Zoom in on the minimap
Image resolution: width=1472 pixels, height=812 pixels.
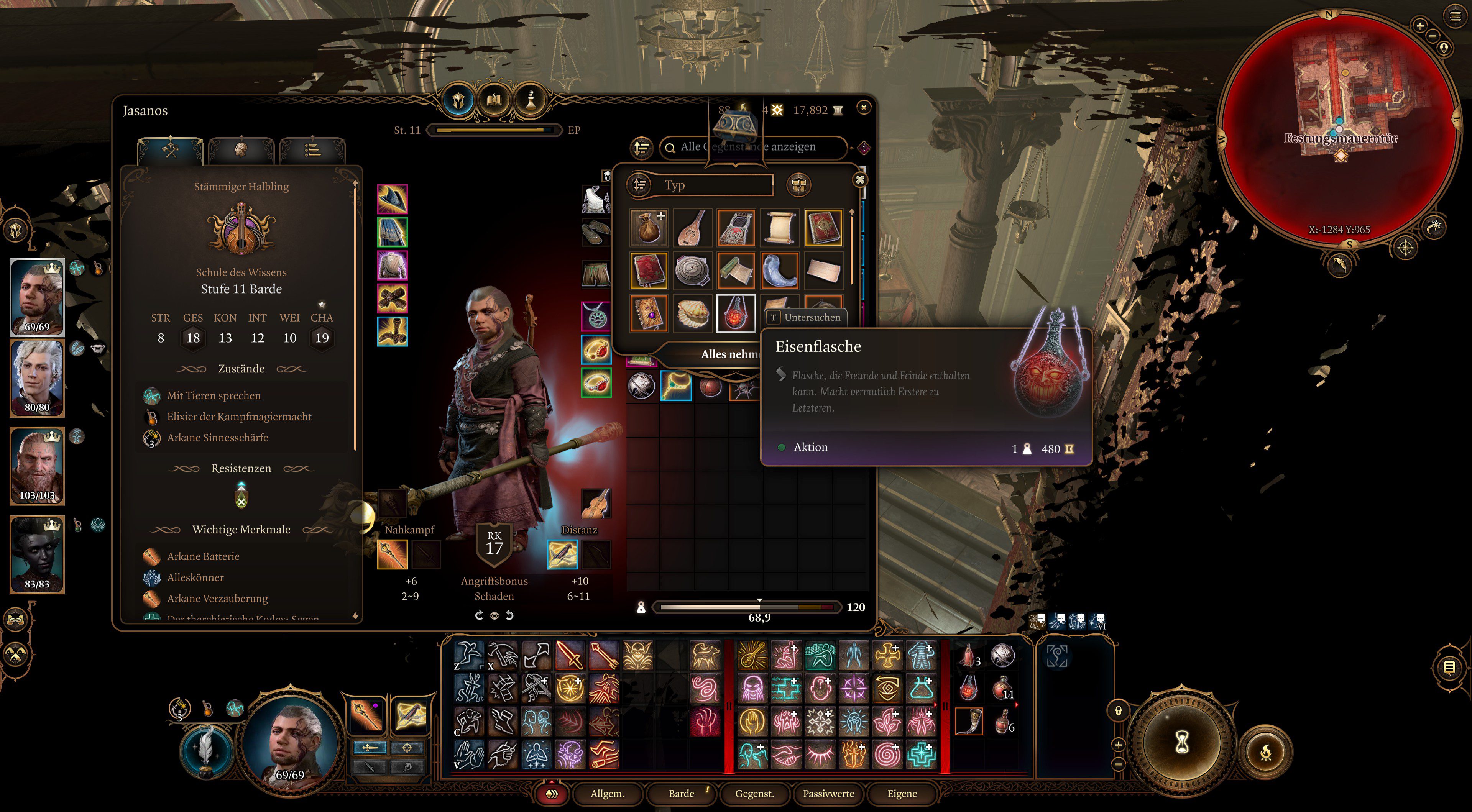1419,25
